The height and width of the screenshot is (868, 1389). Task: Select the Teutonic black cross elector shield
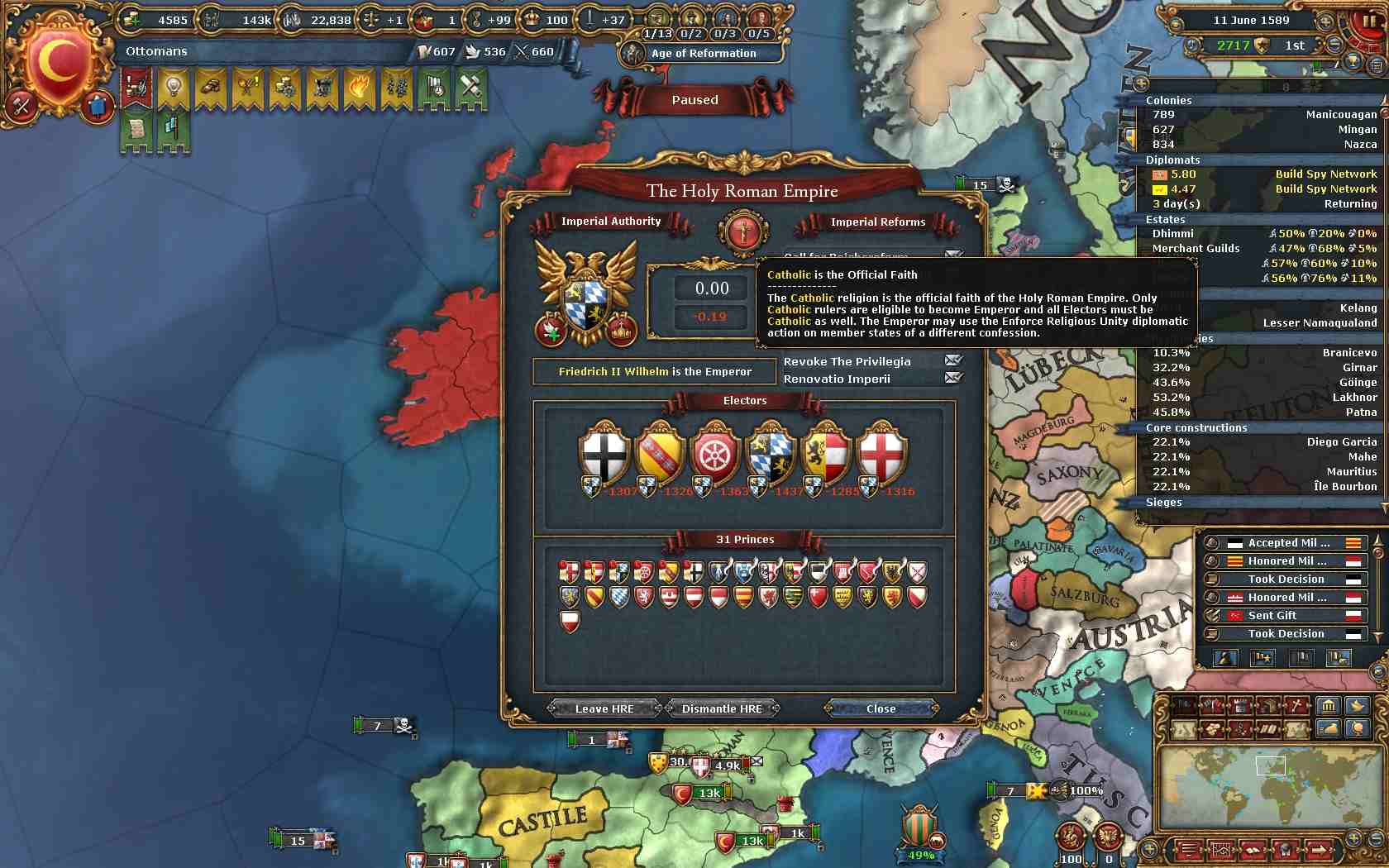coord(604,456)
